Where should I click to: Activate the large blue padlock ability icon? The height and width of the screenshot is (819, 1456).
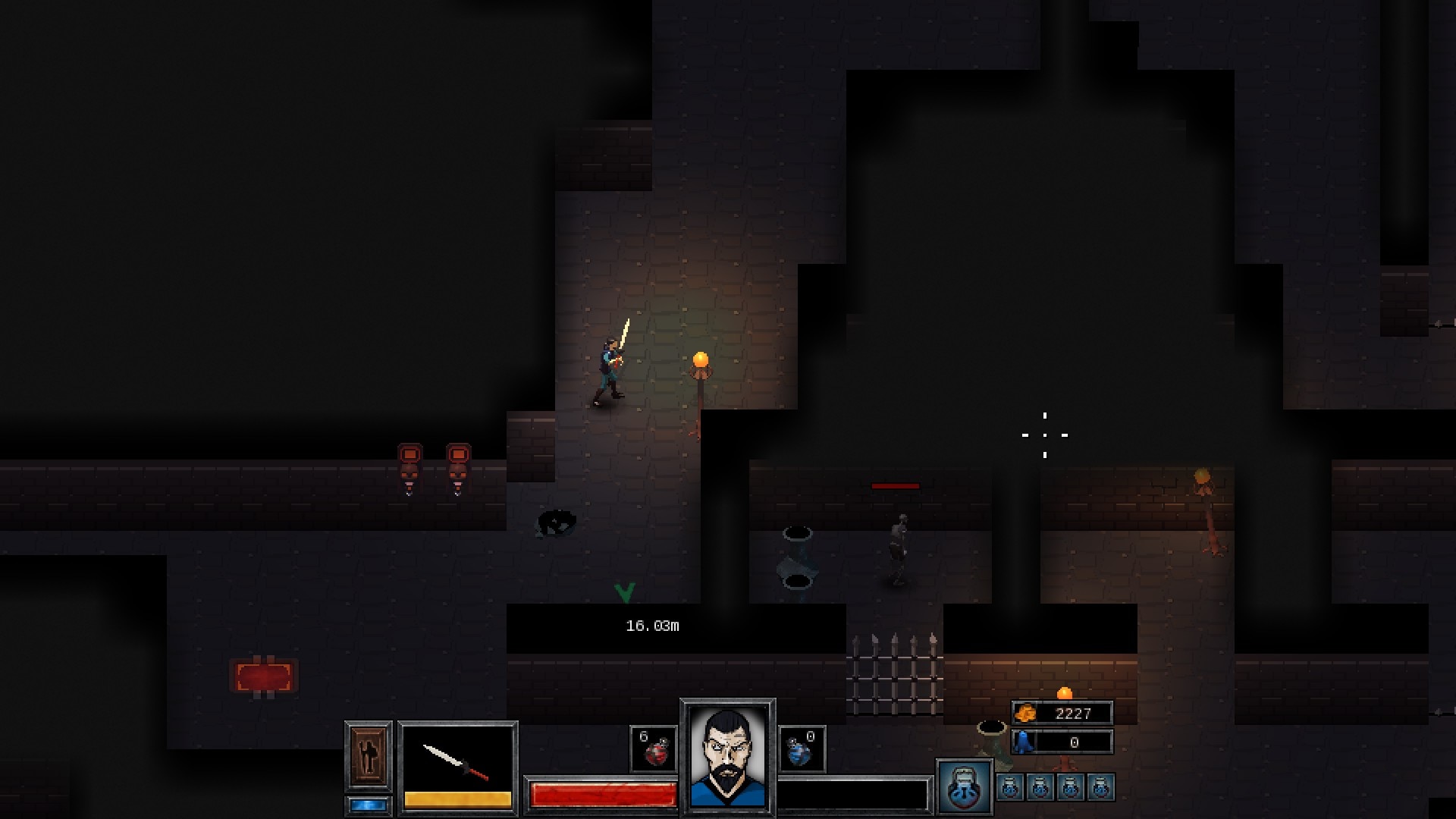click(965, 786)
